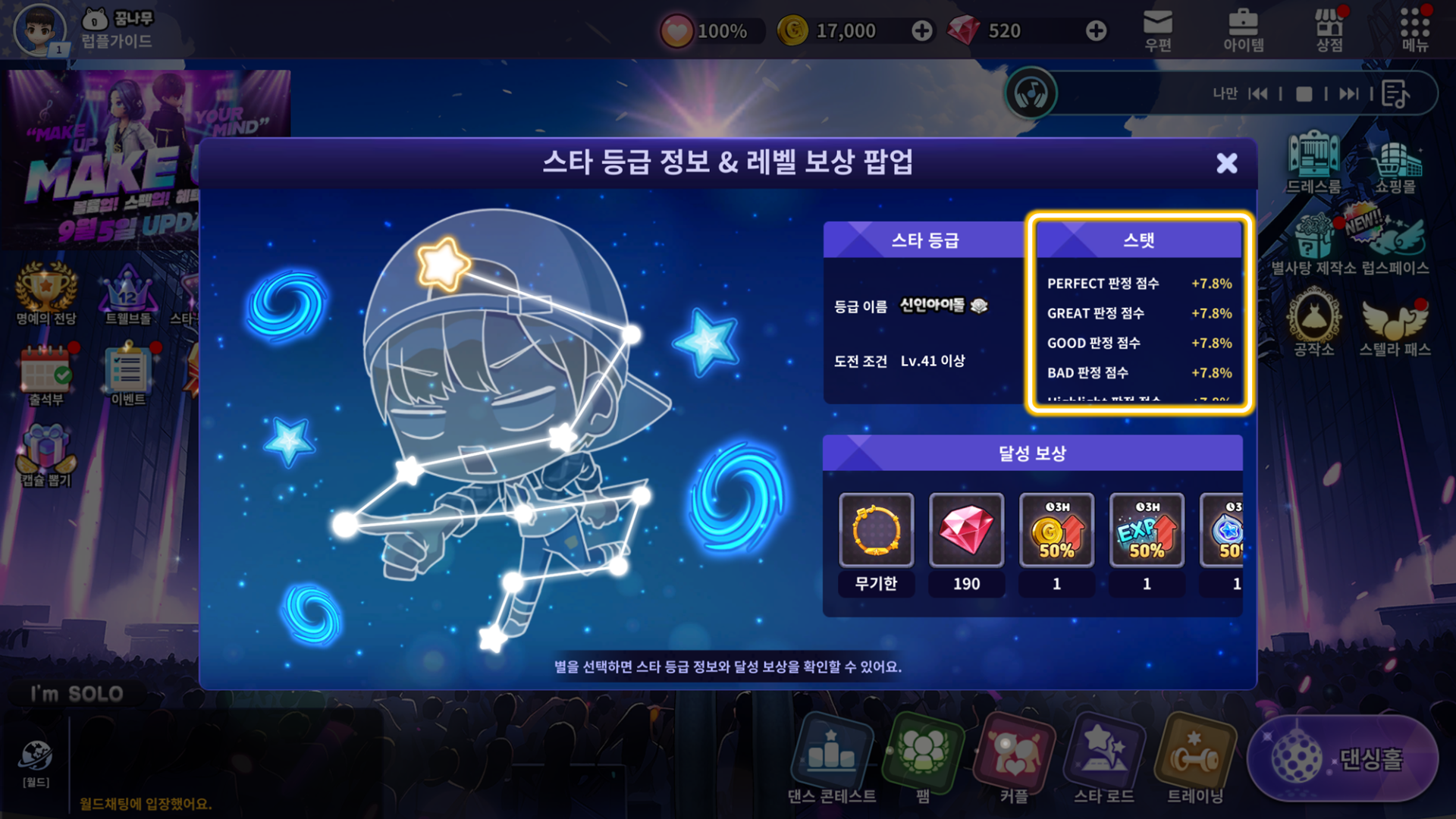Select the gold 50% boost reward
This screenshot has width=1456, height=819.
1056,530
